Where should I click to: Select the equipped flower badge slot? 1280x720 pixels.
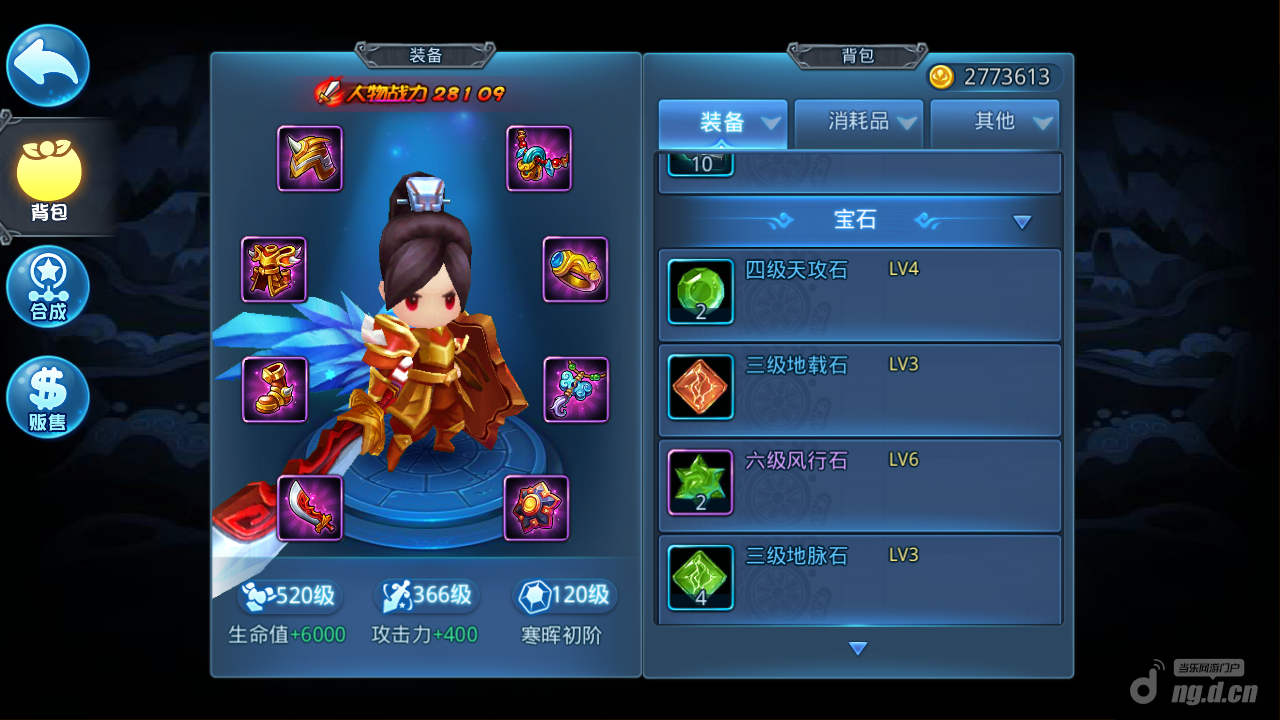537,508
